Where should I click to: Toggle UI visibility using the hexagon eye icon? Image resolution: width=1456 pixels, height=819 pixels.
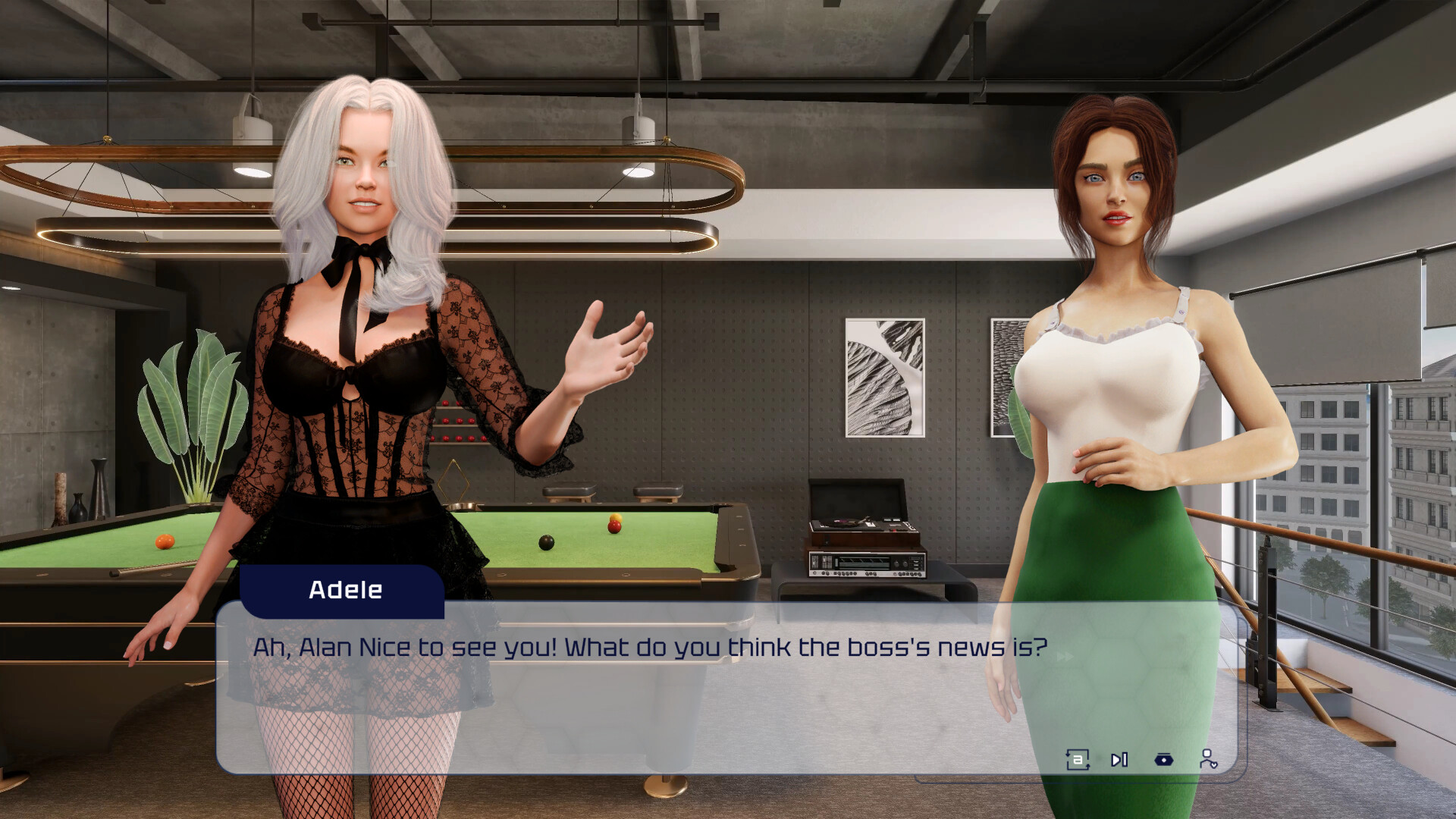1163,759
